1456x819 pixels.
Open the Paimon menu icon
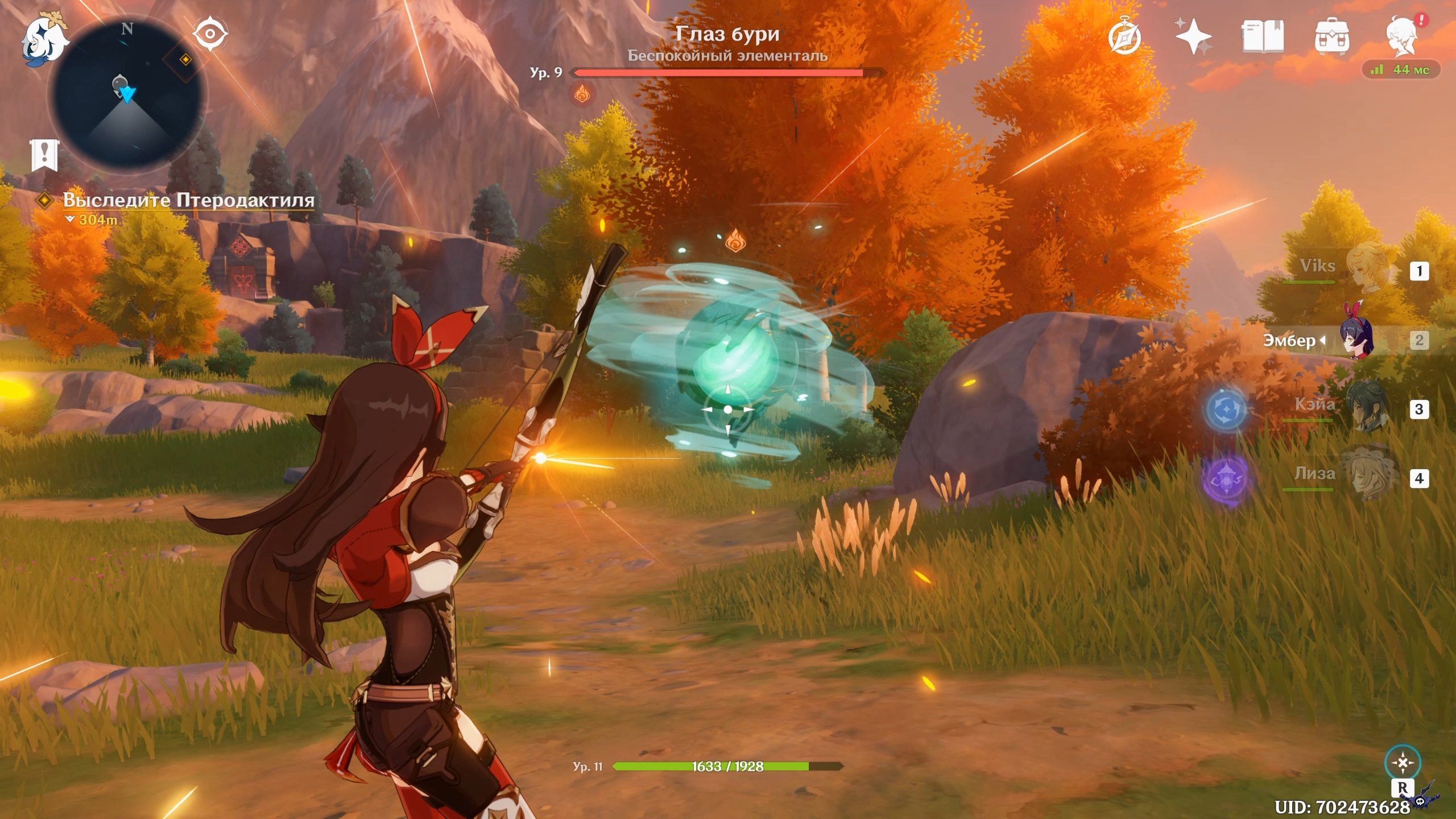[x=44, y=39]
